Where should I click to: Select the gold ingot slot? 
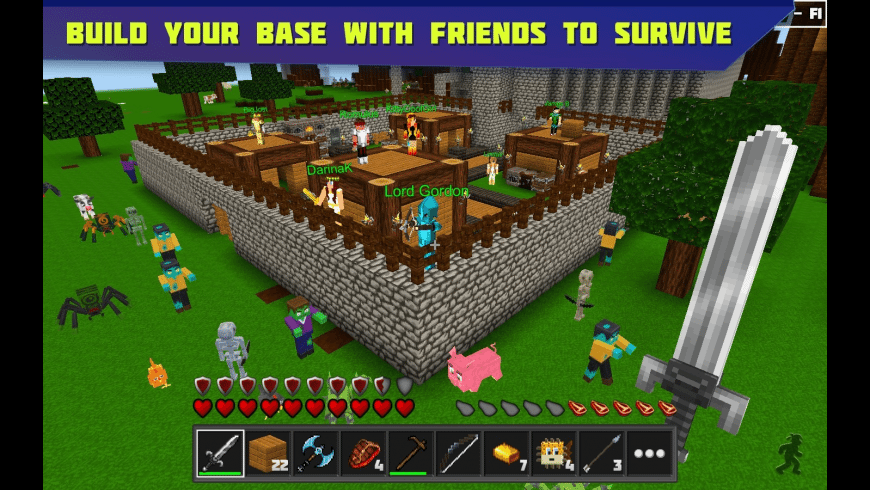(x=506, y=453)
